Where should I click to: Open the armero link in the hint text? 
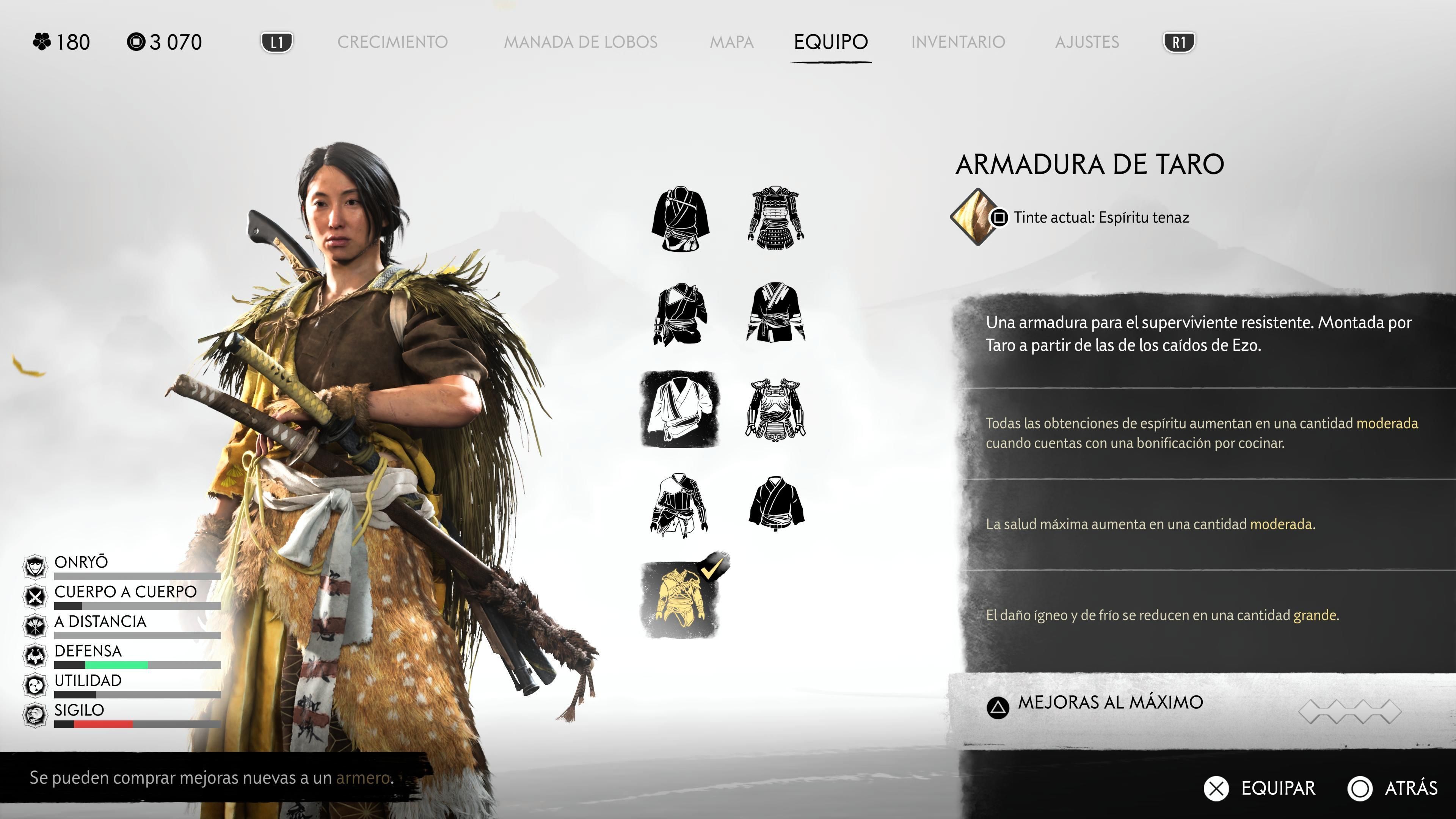[x=365, y=779]
